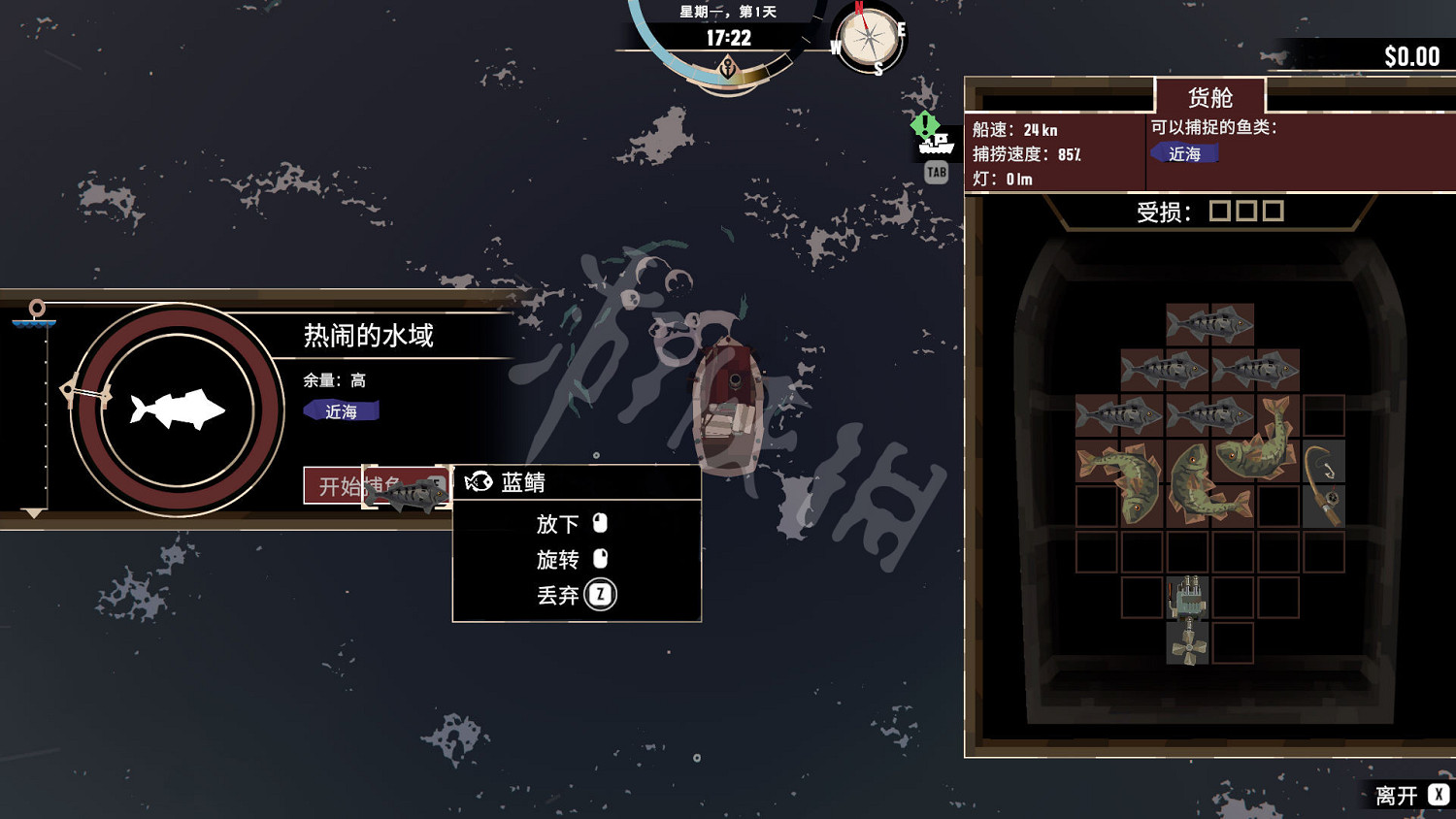
Task: Select the green exclamation marker near the minimap
Action: point(923,124)
